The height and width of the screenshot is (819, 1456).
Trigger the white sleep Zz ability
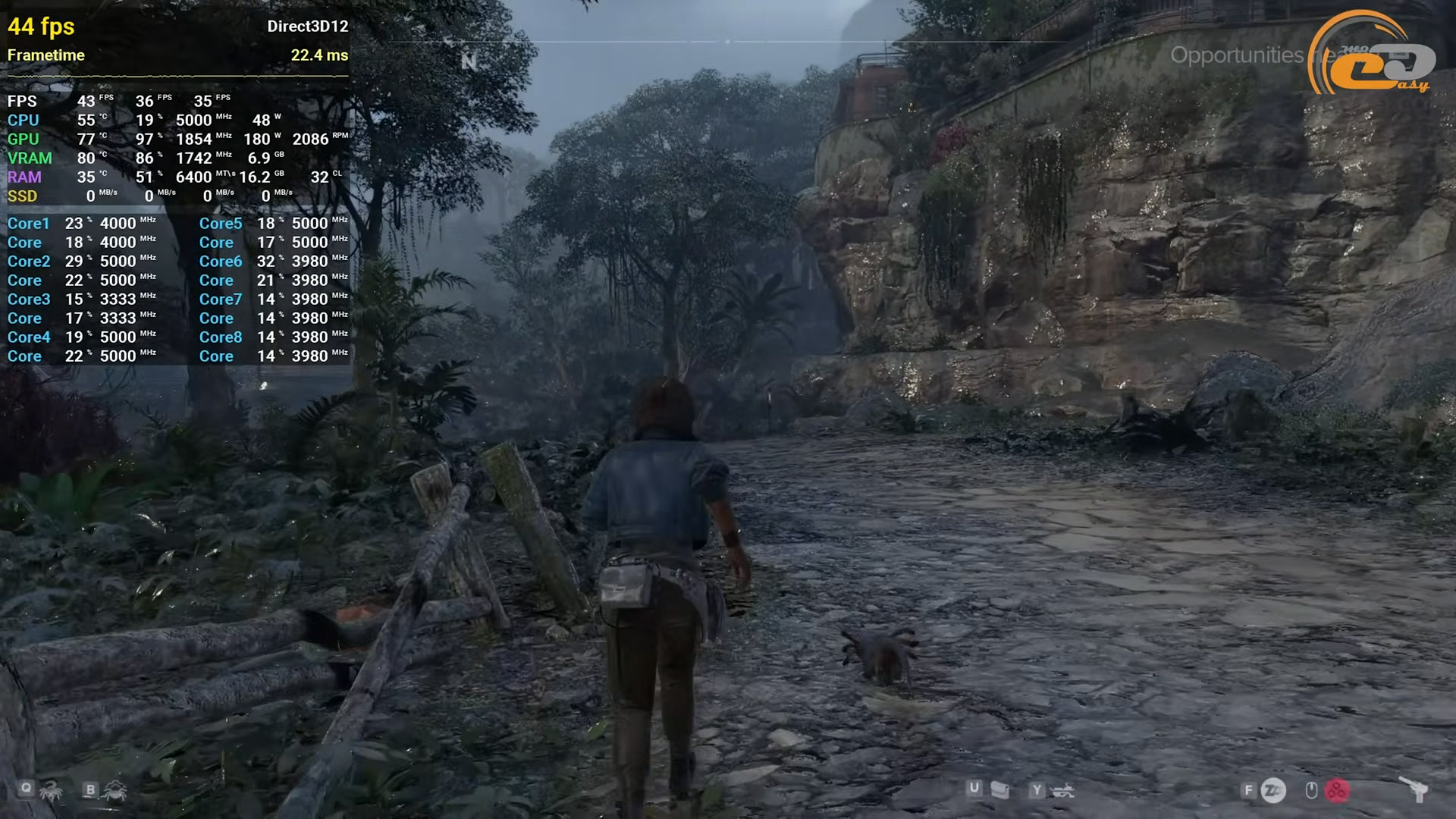point(1273,791)
